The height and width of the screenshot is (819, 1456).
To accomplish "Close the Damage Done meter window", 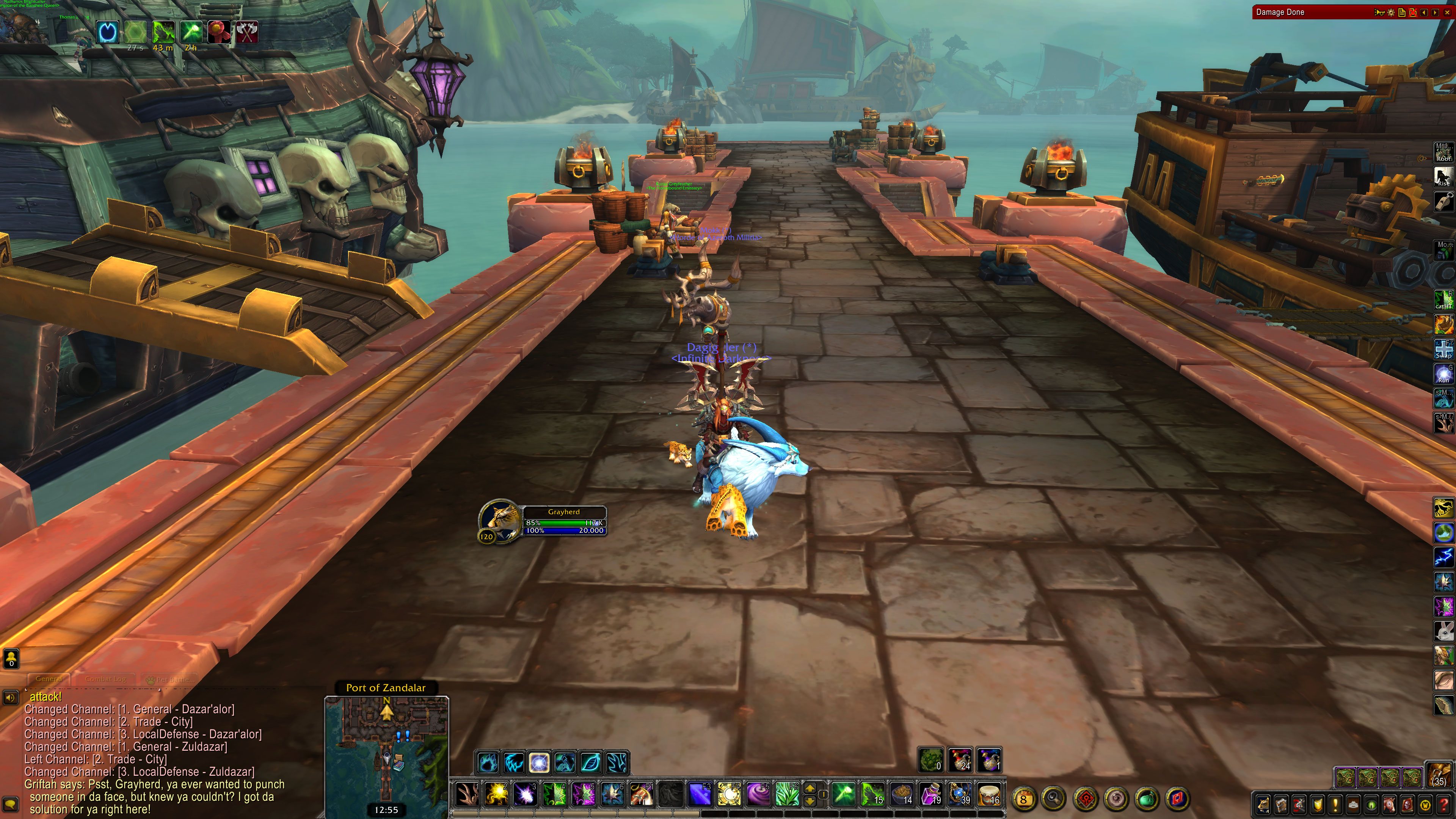I will pyautogui.click(x=1447, y=12).
